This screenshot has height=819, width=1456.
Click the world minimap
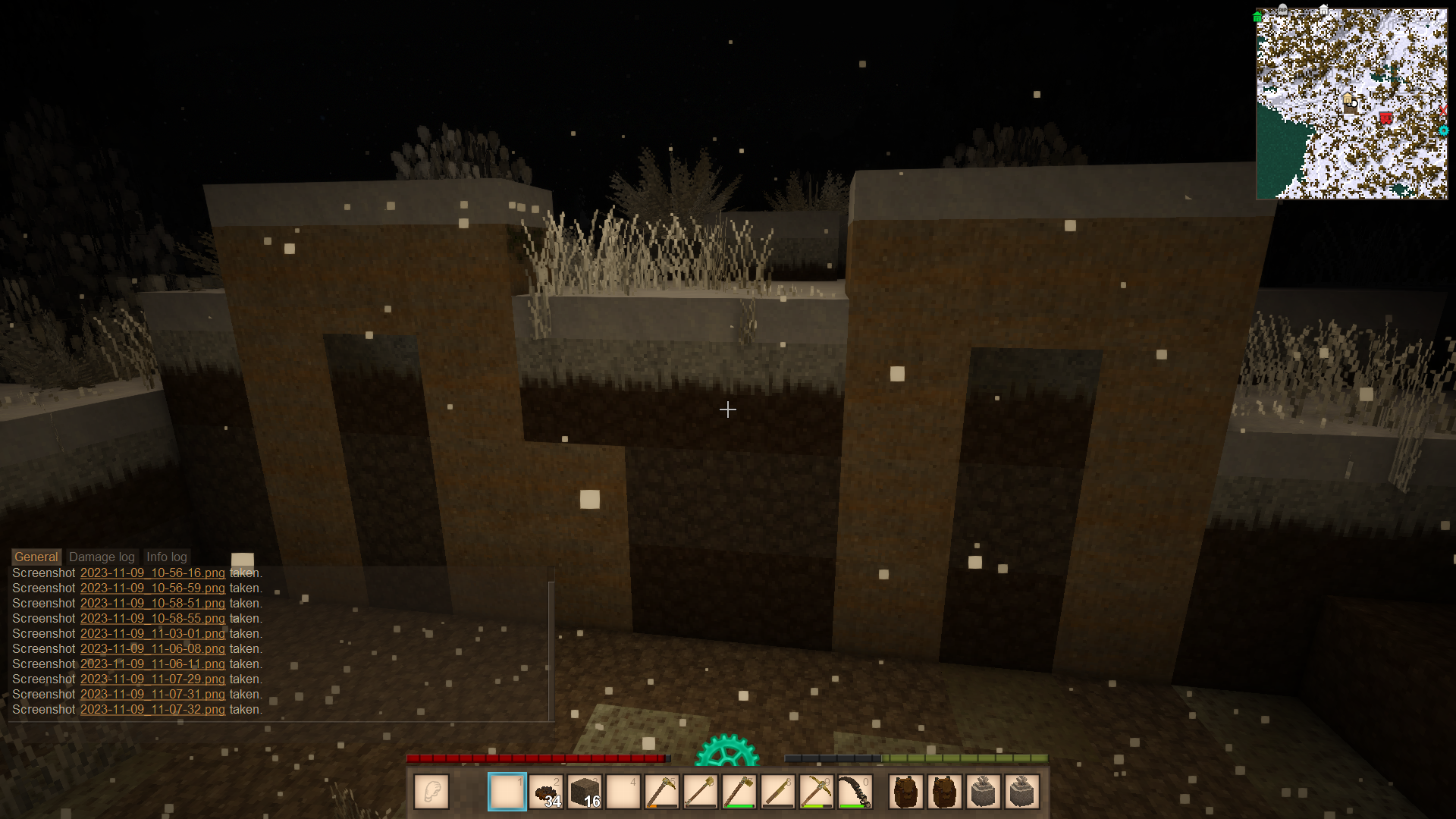1351,104
